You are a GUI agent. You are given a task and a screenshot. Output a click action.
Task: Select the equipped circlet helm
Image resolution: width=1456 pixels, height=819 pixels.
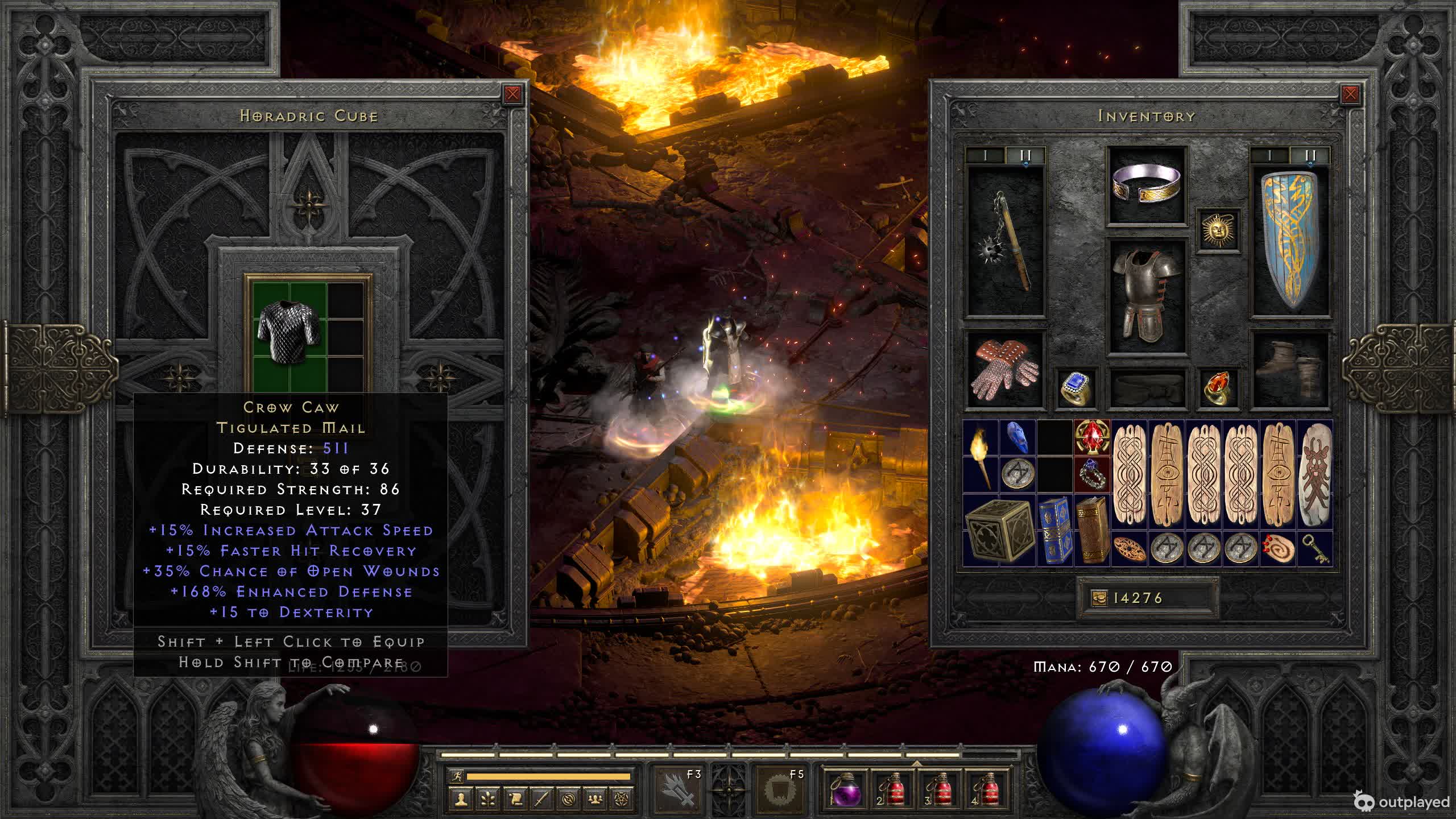point(1147,184)
